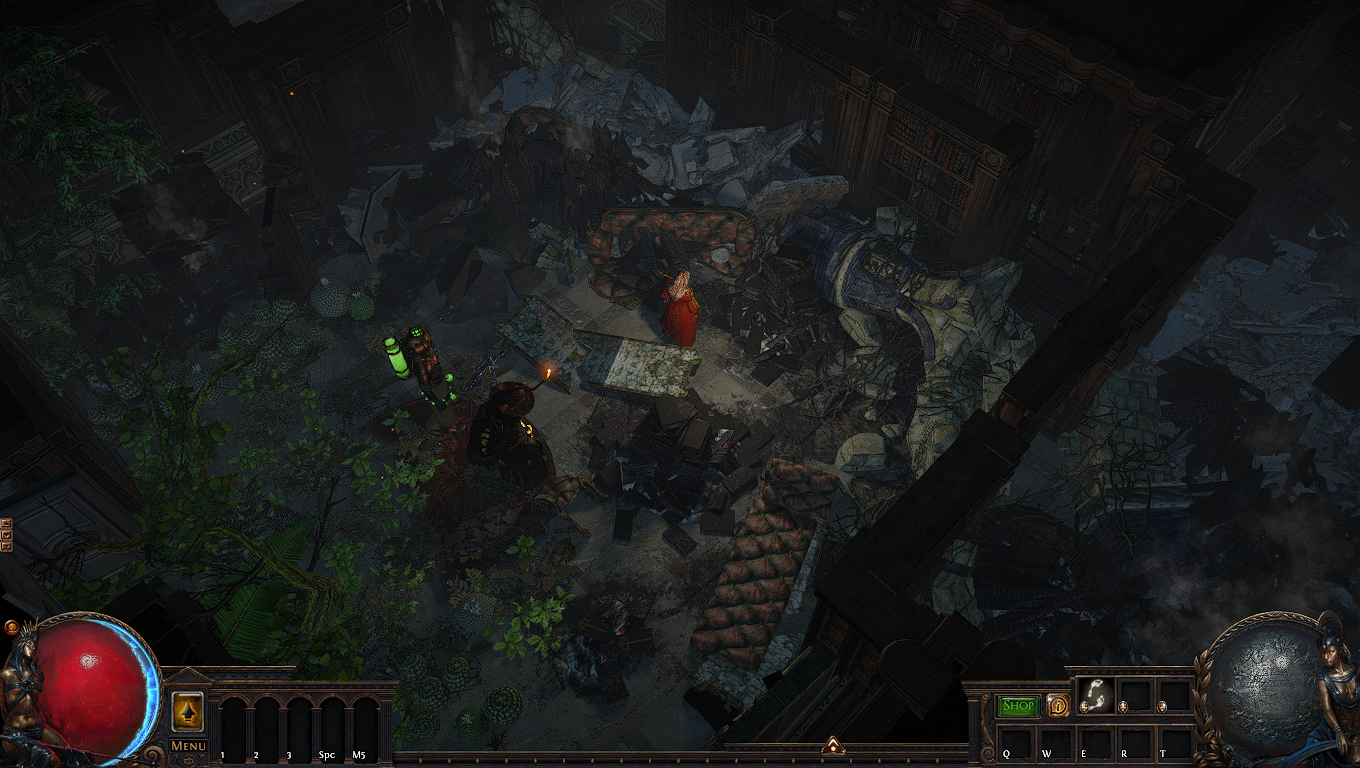
Task: Expand the bottom-center triangle panel toggle
Action: (x=831, y=744)
